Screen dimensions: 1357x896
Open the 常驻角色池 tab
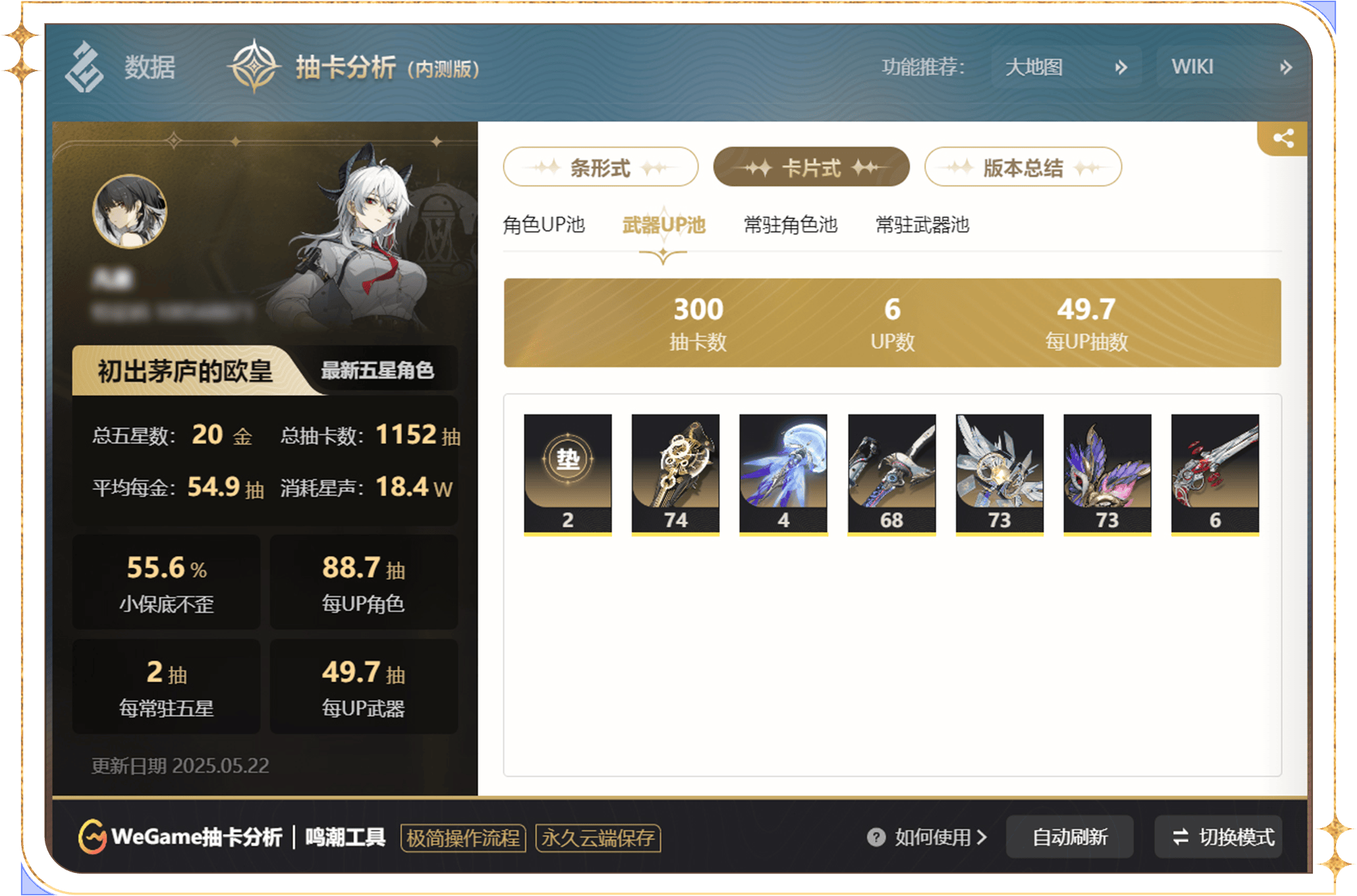[x=789, y=225]
